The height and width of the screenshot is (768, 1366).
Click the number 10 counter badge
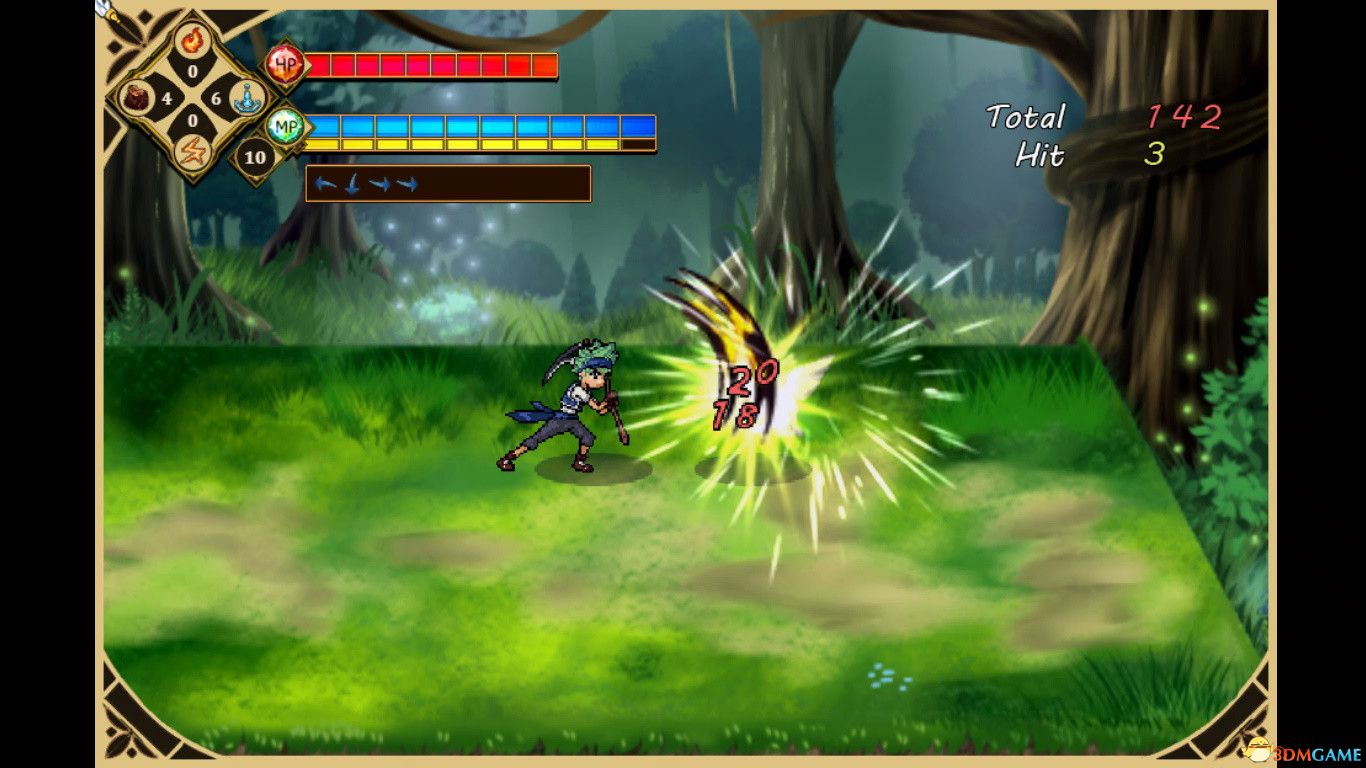point(255,157)
